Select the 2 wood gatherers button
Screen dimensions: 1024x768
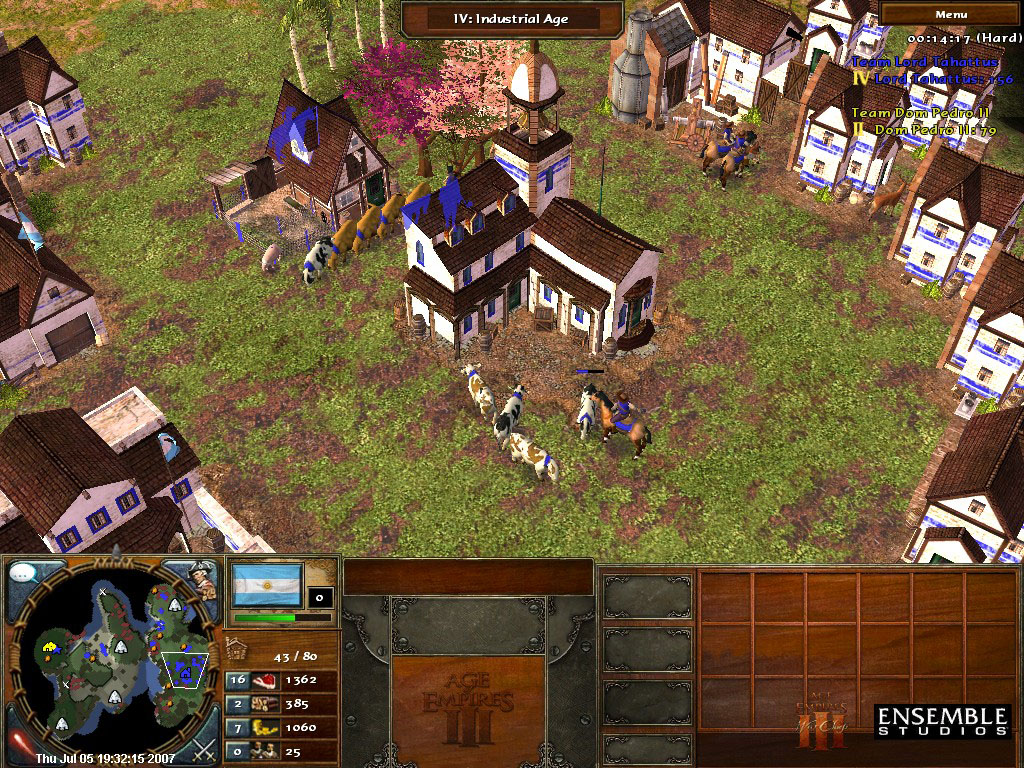[x=238, y=704]
